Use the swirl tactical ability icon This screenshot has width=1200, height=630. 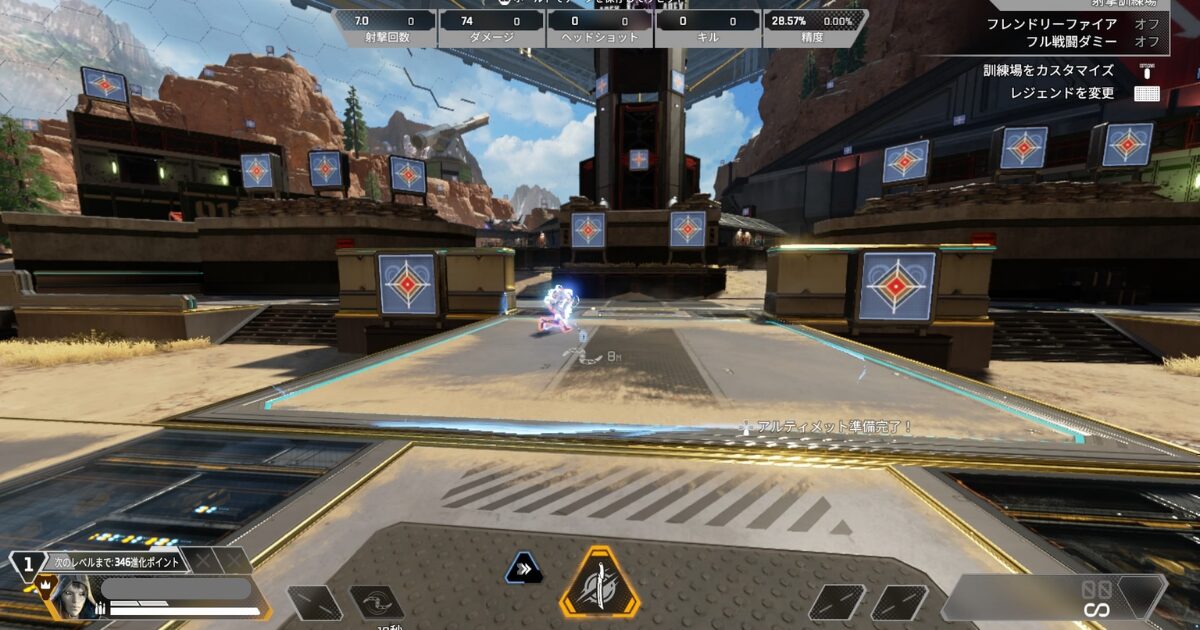tap(376, 601)
